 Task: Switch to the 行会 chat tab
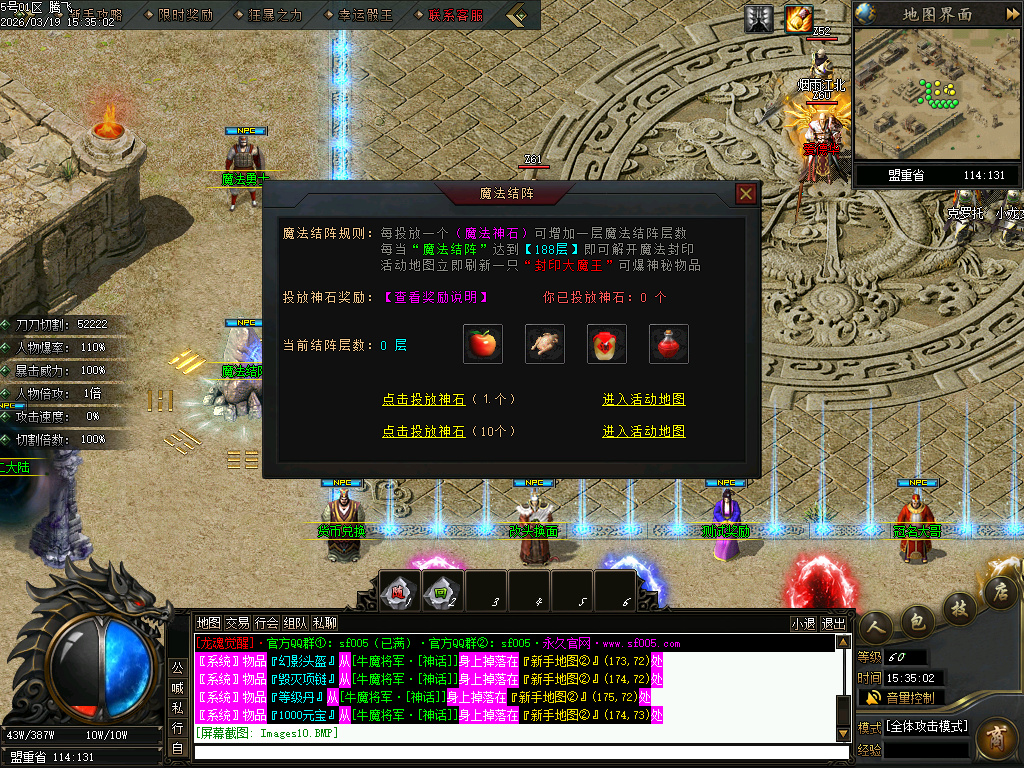click(x=266, y=622)
